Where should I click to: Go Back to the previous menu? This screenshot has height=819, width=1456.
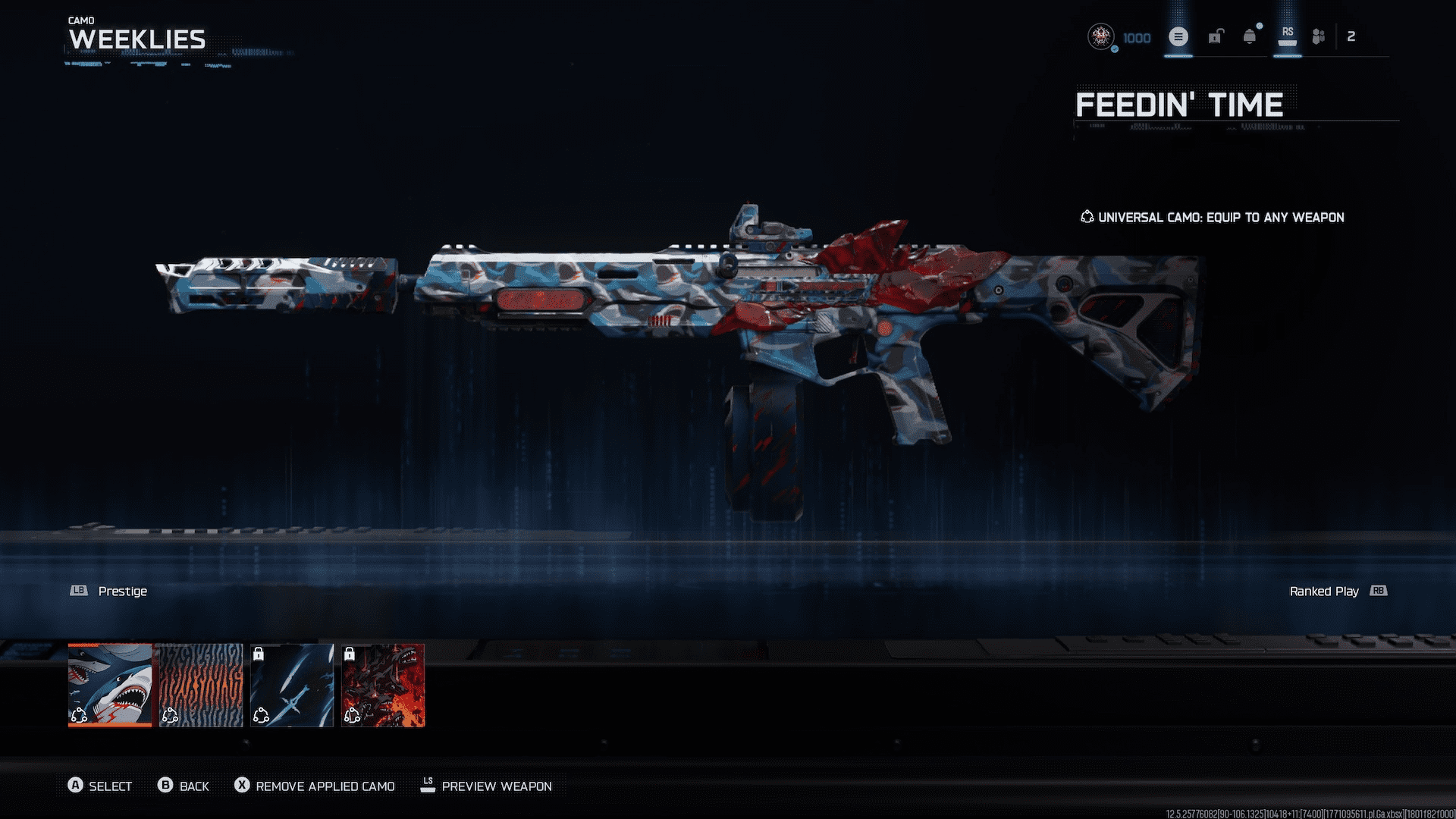[184, 786]
